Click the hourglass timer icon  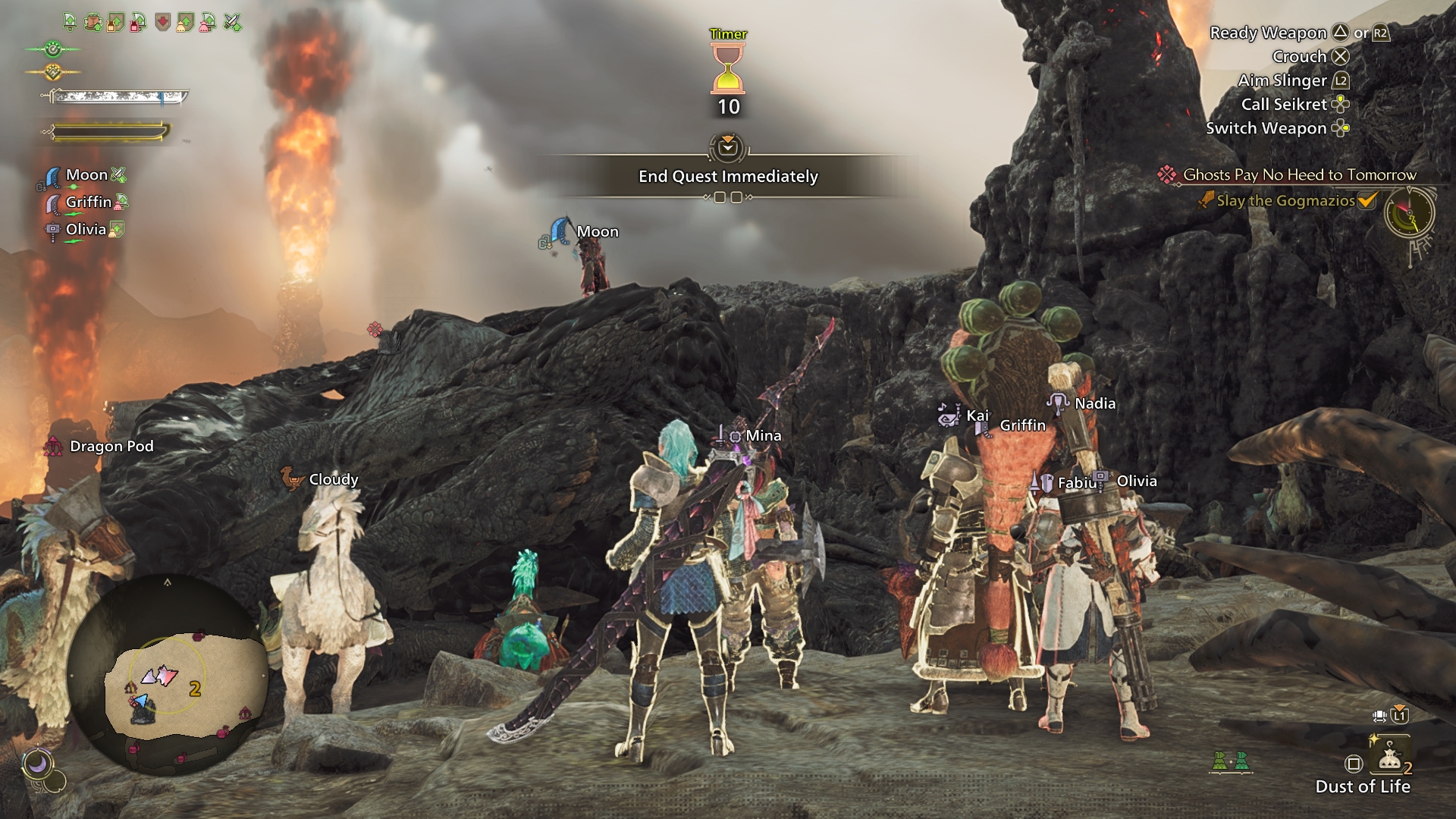pos(728,68)
